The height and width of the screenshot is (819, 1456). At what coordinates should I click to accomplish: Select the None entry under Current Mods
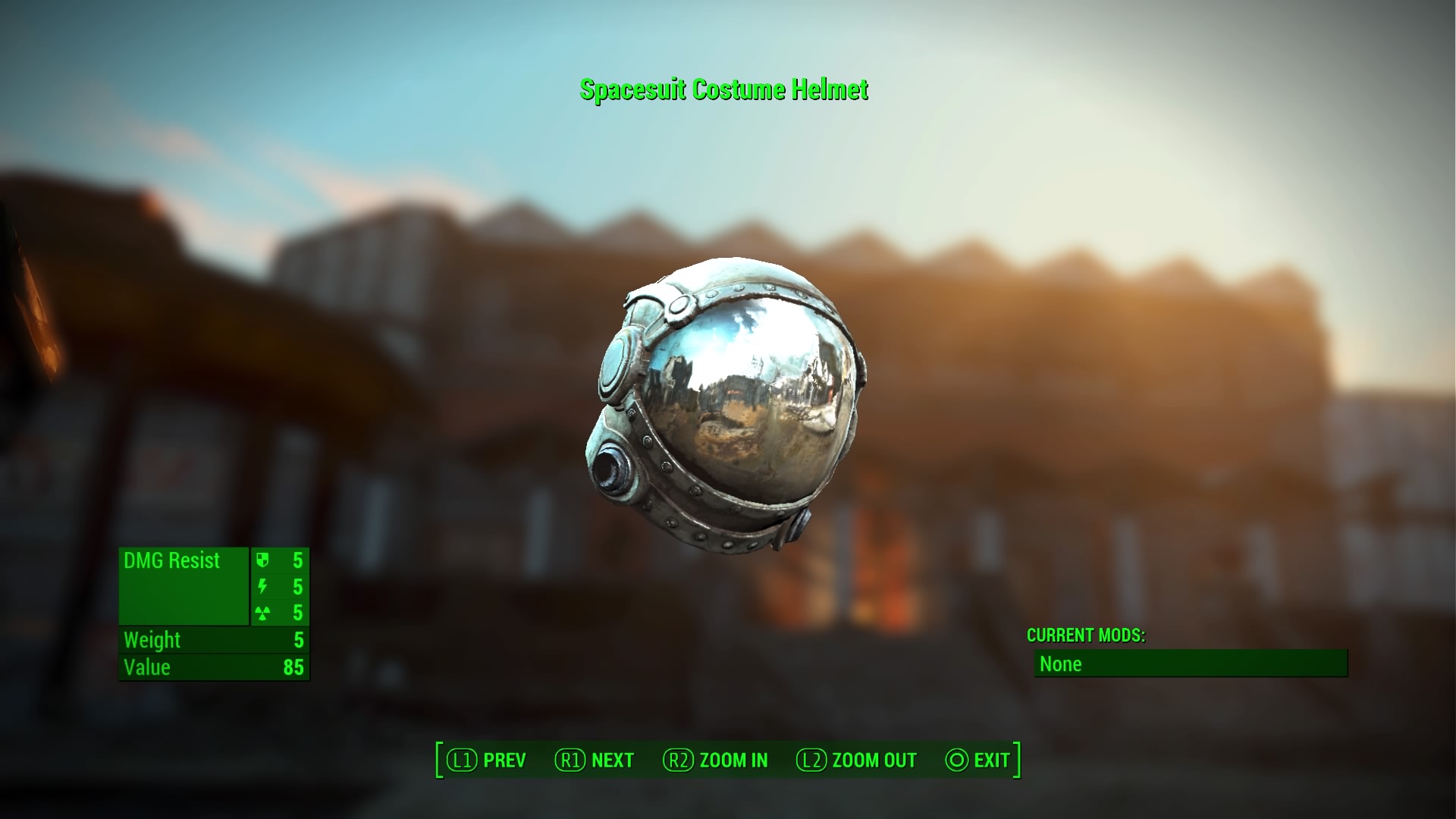tap(1191, 664)
